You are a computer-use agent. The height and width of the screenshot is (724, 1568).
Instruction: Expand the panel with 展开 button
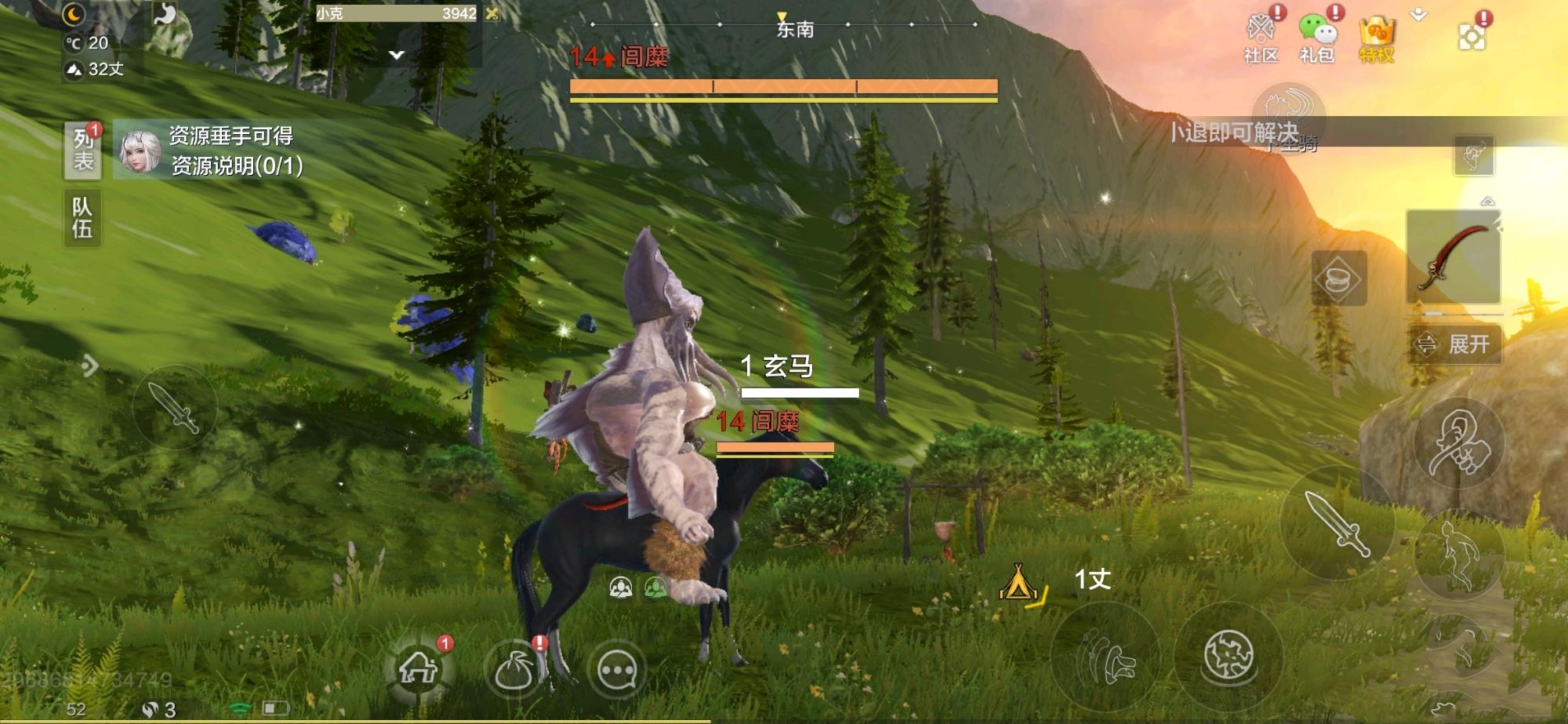point(1456,344)
